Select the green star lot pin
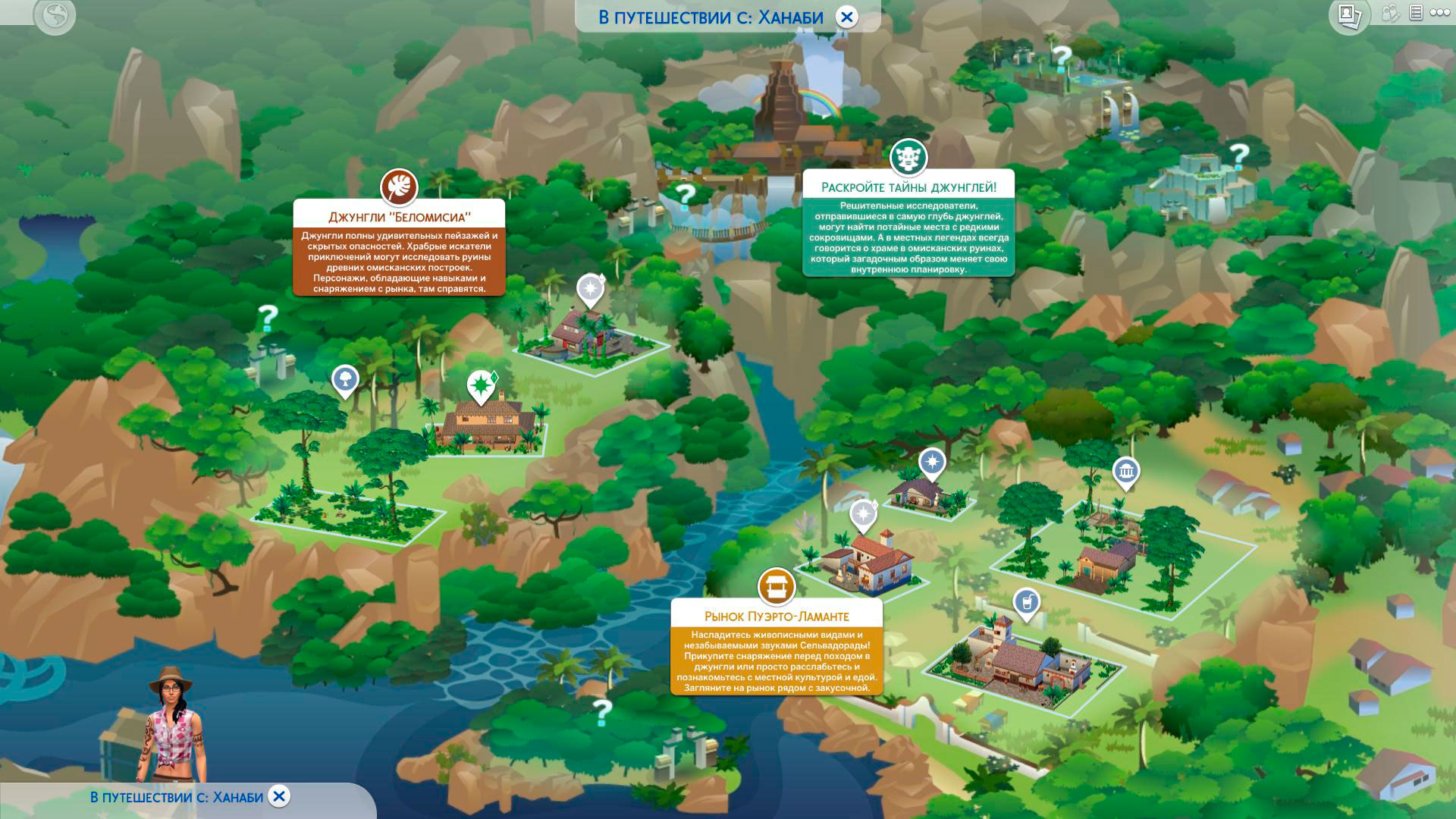 coord(480,386)
